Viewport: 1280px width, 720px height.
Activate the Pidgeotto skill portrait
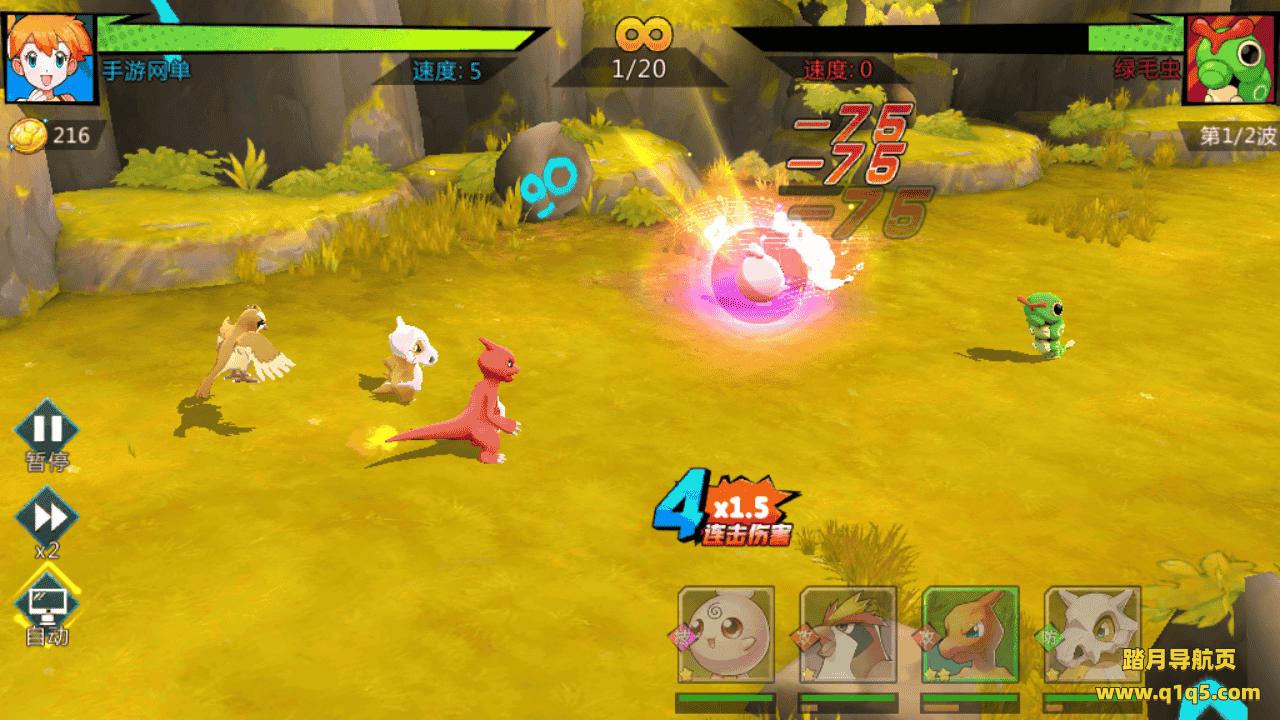click(x=848, y=636)
